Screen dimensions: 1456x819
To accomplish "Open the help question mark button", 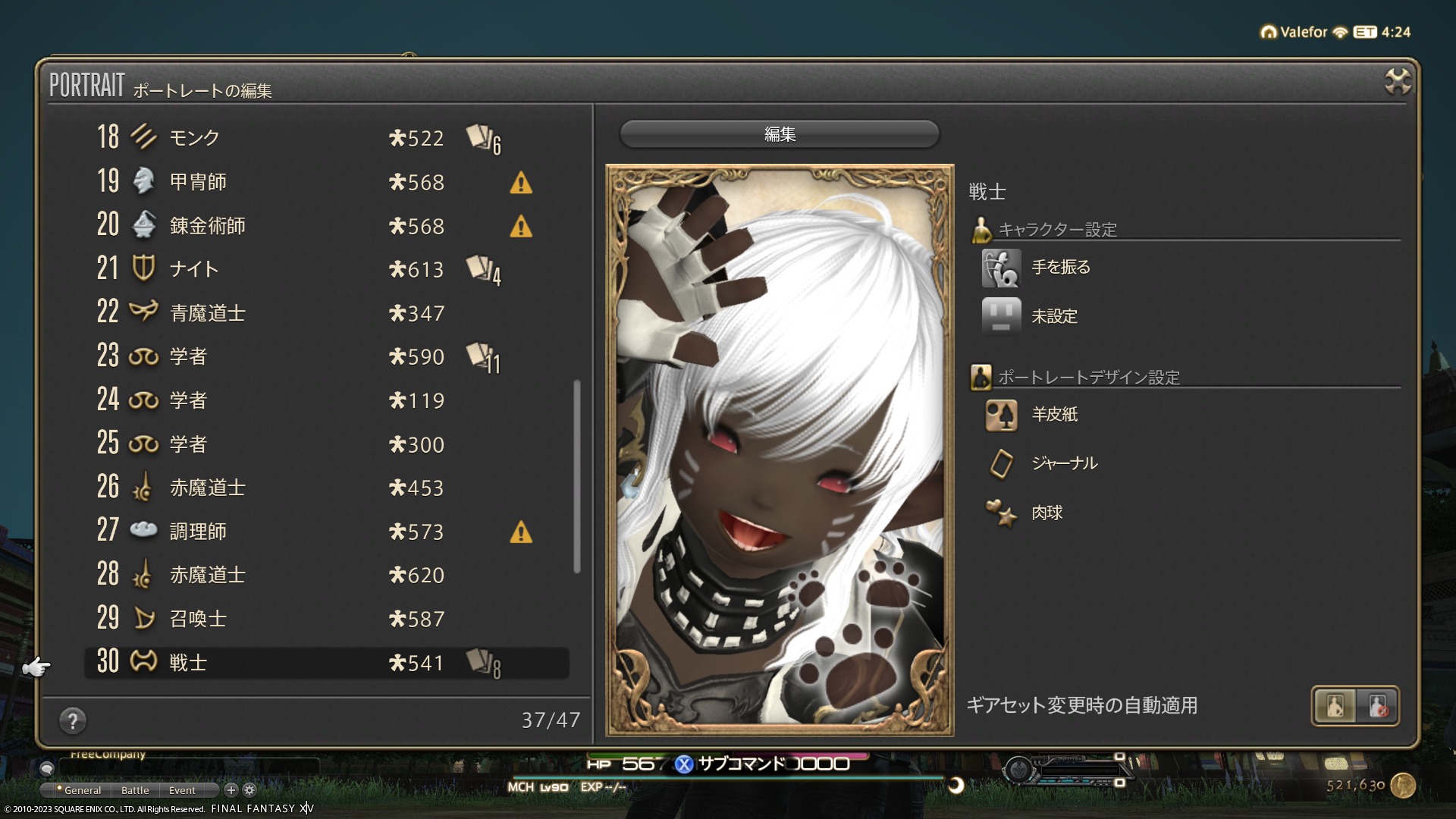I will point(73,720).
